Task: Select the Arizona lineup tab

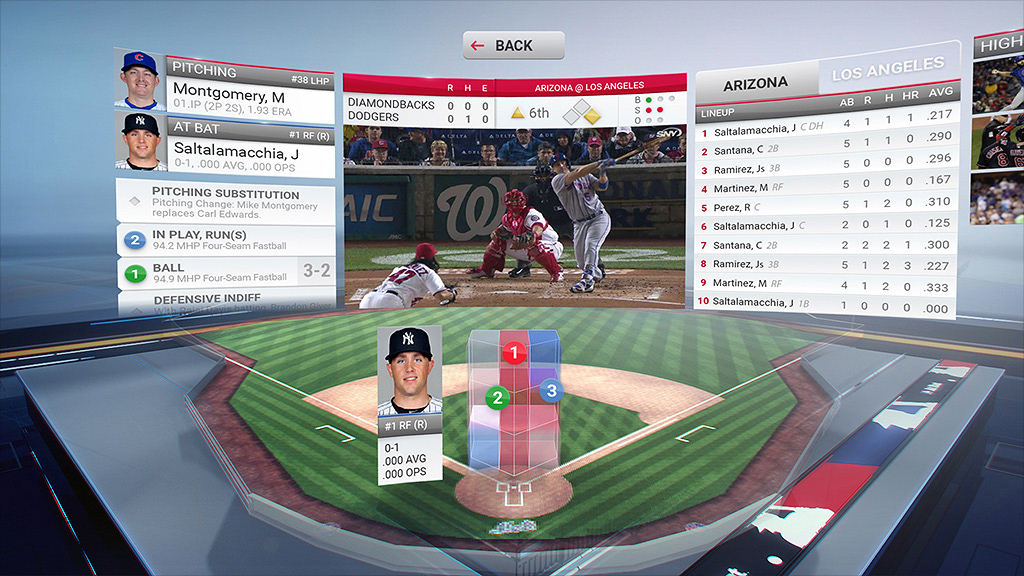Action: coord(755,84)
